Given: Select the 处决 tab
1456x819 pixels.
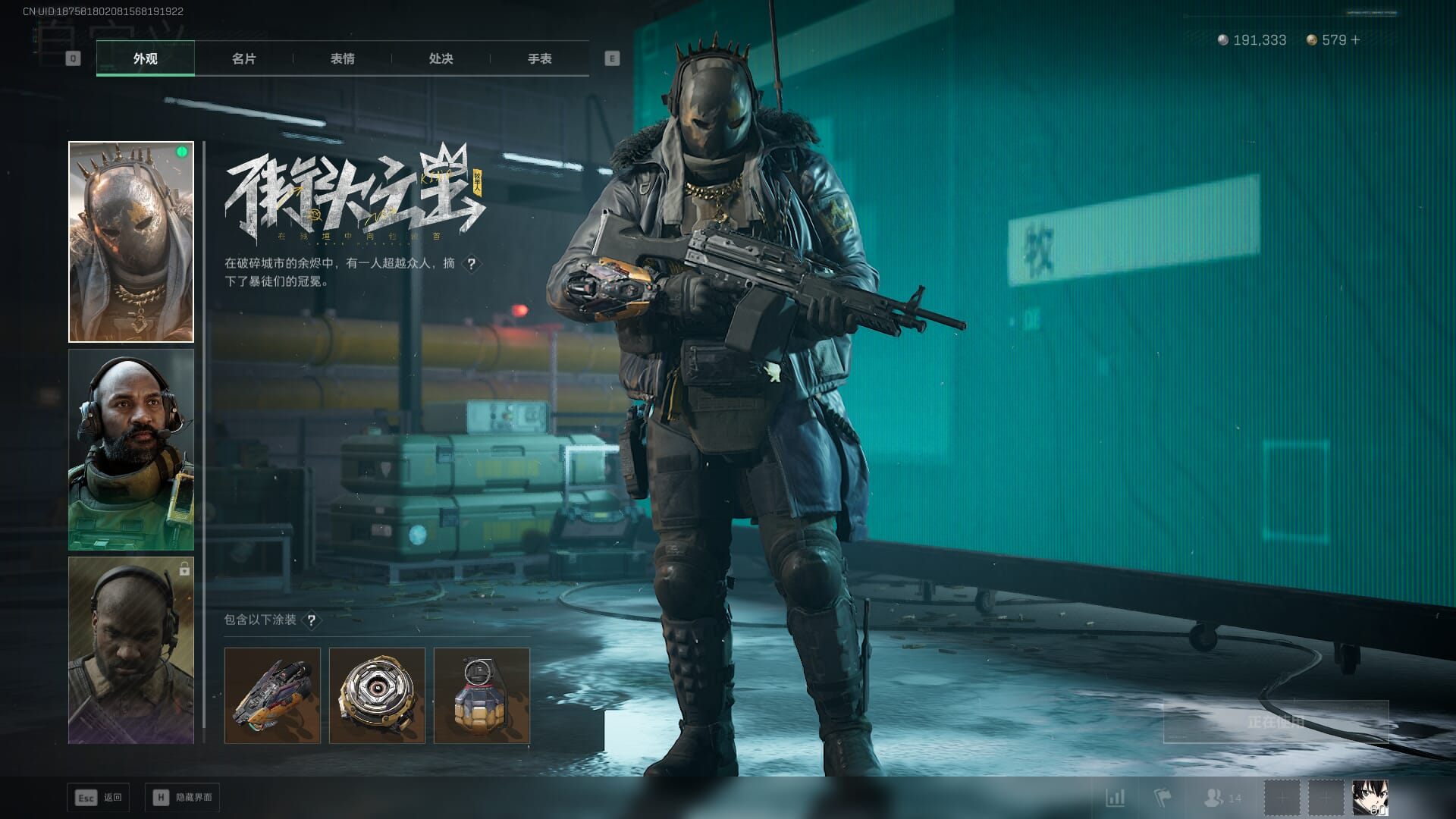Looking at the screenshot, I should (x=441, y=58).
